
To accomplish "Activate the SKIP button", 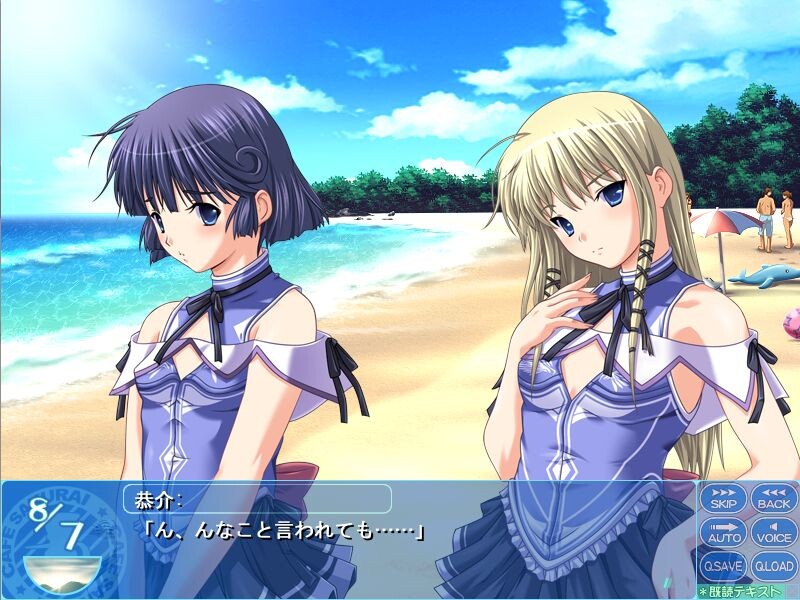I will [722, 498].
